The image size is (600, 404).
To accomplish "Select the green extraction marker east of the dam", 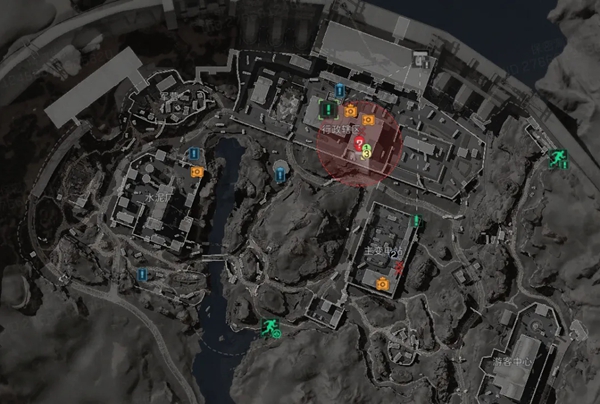I will point(555,158).
